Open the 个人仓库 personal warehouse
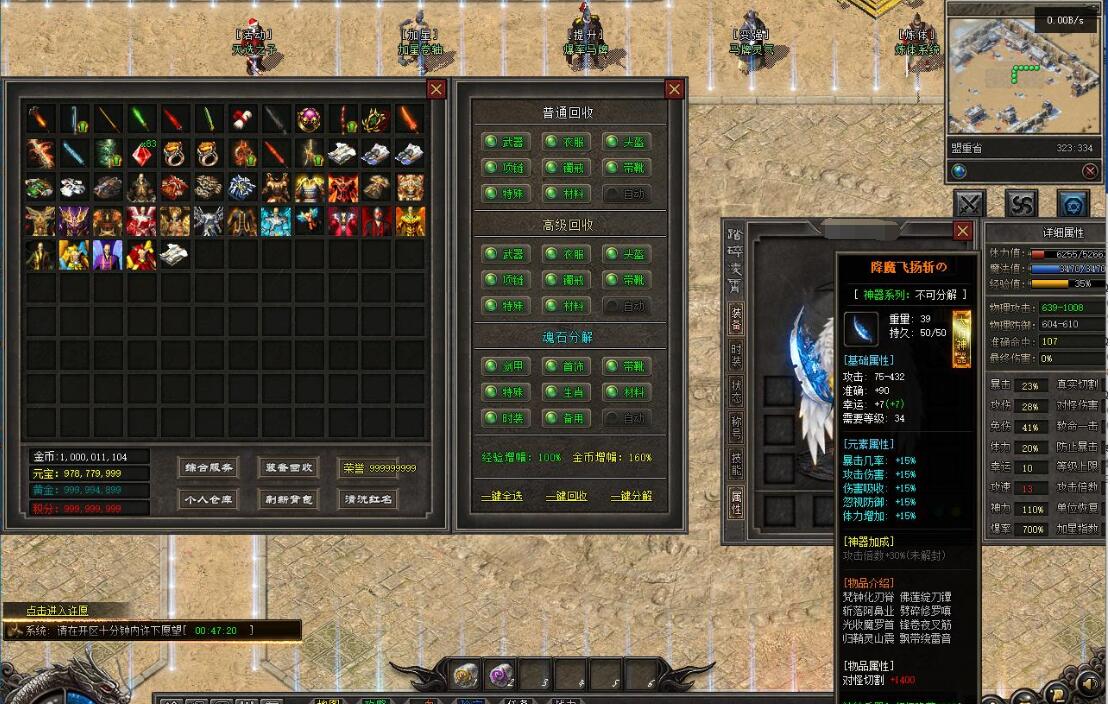The height and width of the screenshot is (704, 1110). point(208,498)
